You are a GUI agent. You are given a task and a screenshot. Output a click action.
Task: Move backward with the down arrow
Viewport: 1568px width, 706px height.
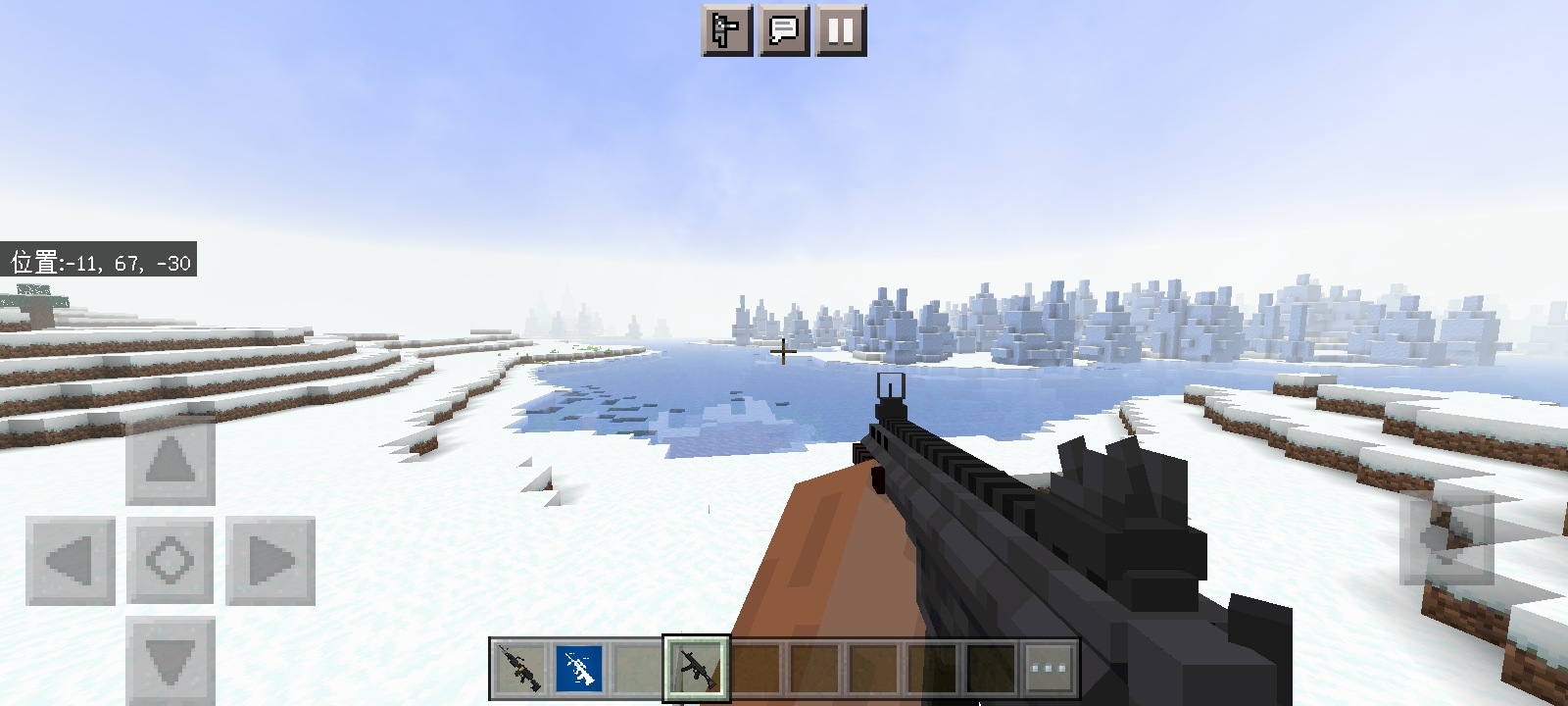pos(171,659)
